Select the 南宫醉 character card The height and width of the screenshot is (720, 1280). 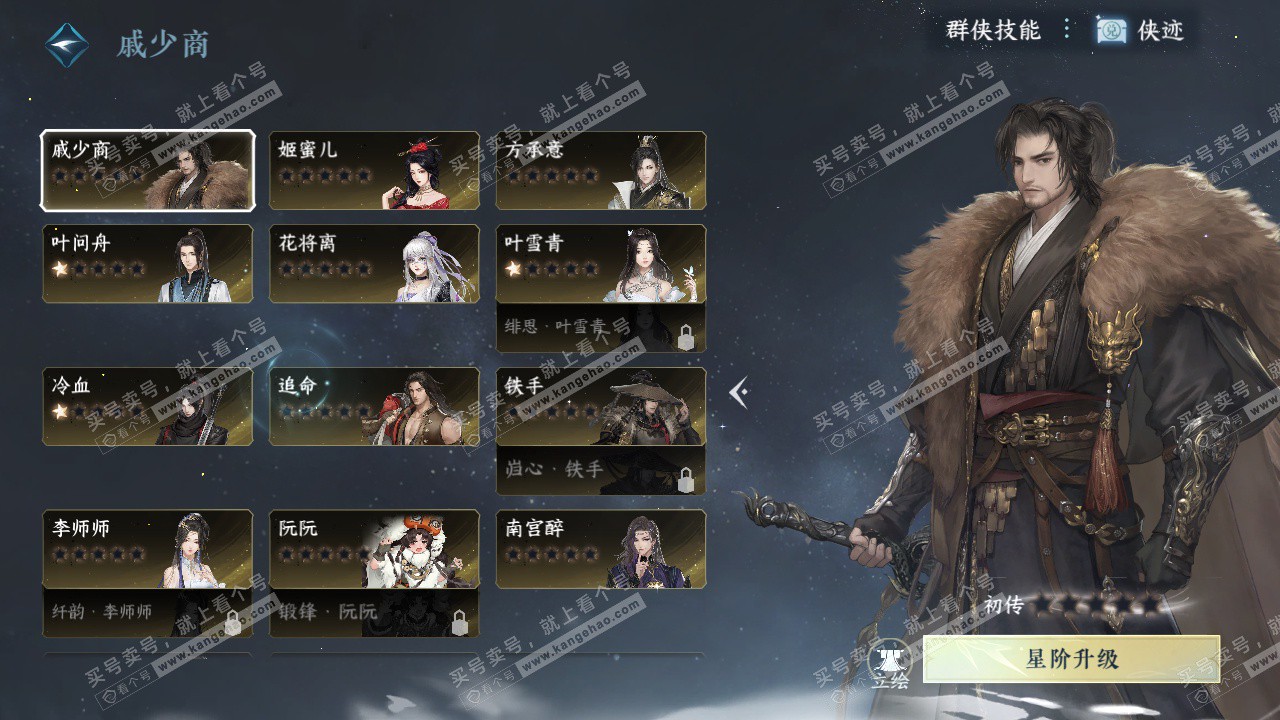[601, 549]
